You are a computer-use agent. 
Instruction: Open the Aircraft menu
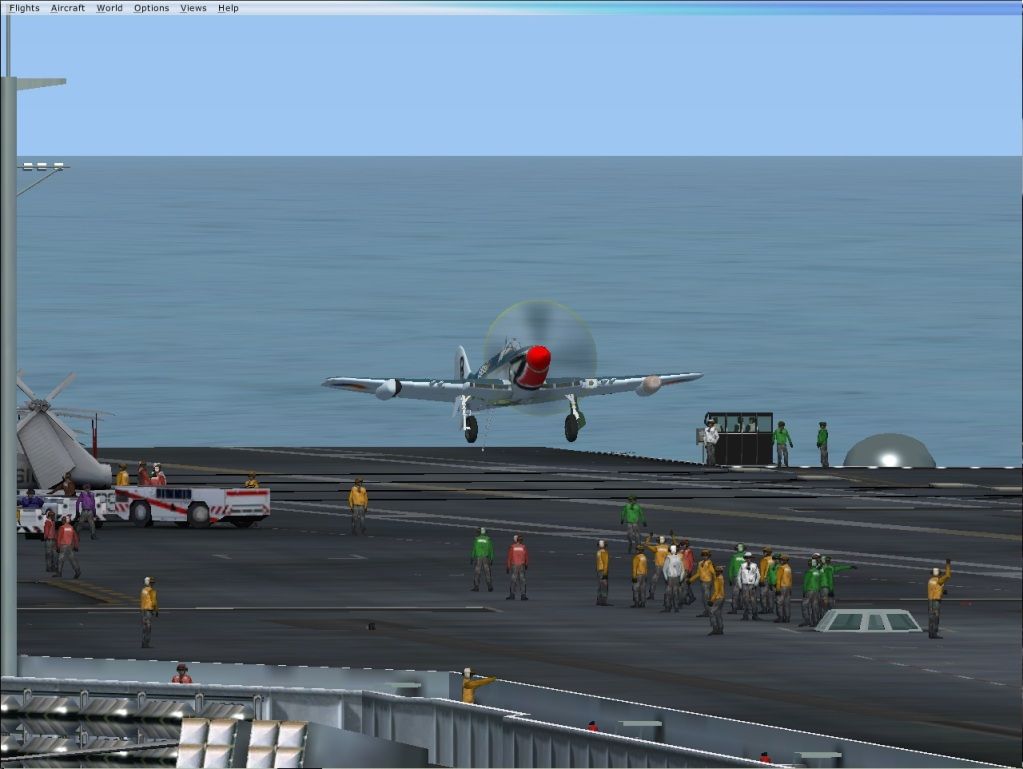point(68,8)
